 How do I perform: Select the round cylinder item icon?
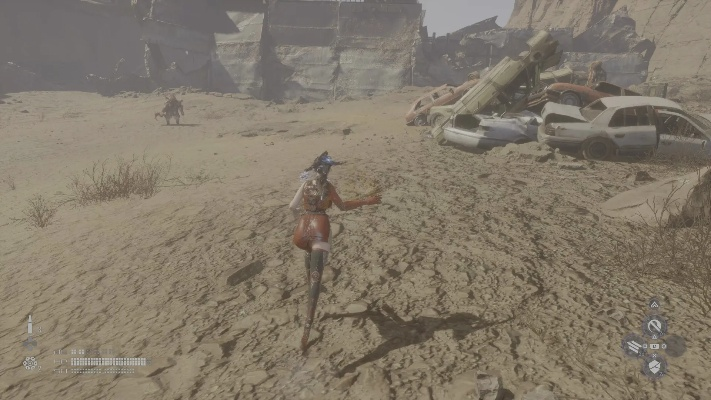click(x=30, y=362)
